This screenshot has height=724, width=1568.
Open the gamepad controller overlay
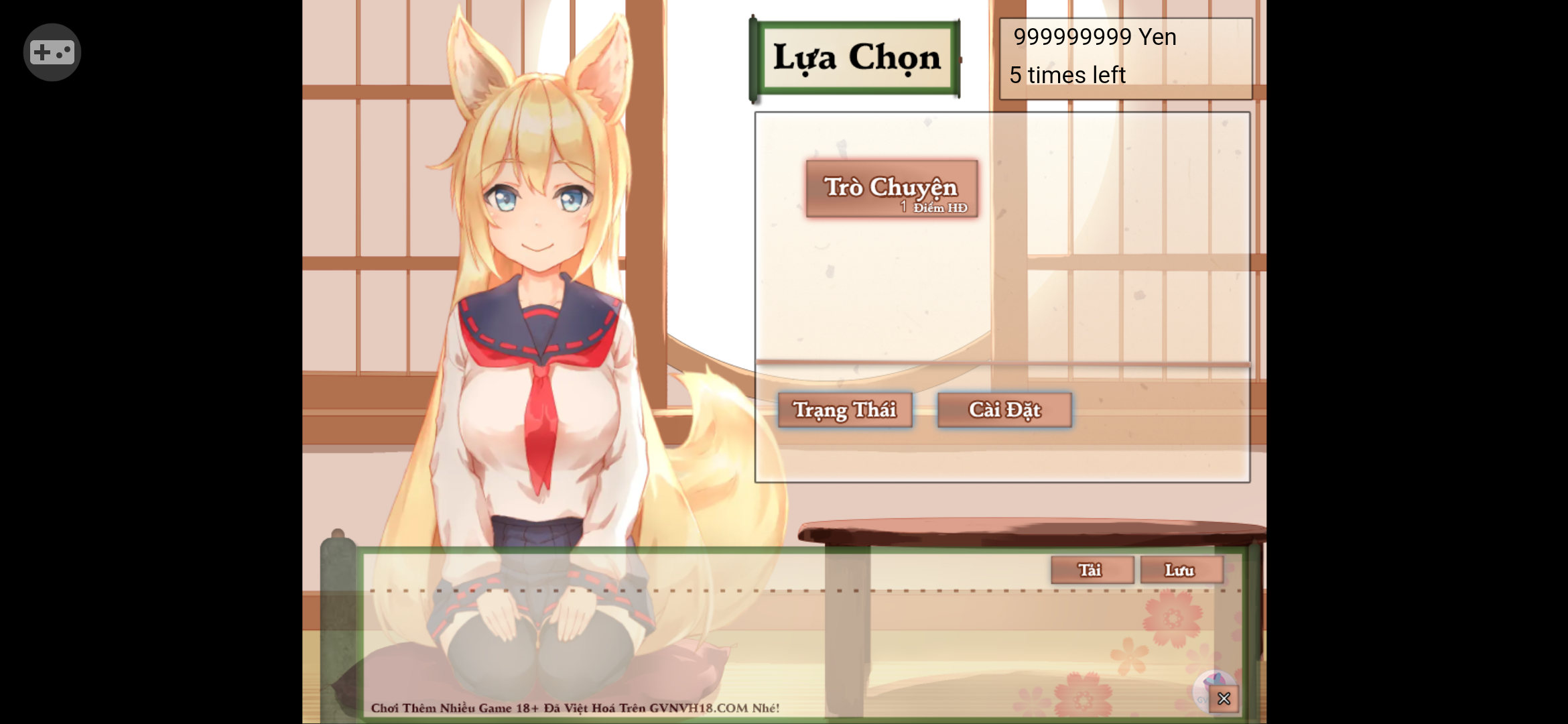[52, 52]
